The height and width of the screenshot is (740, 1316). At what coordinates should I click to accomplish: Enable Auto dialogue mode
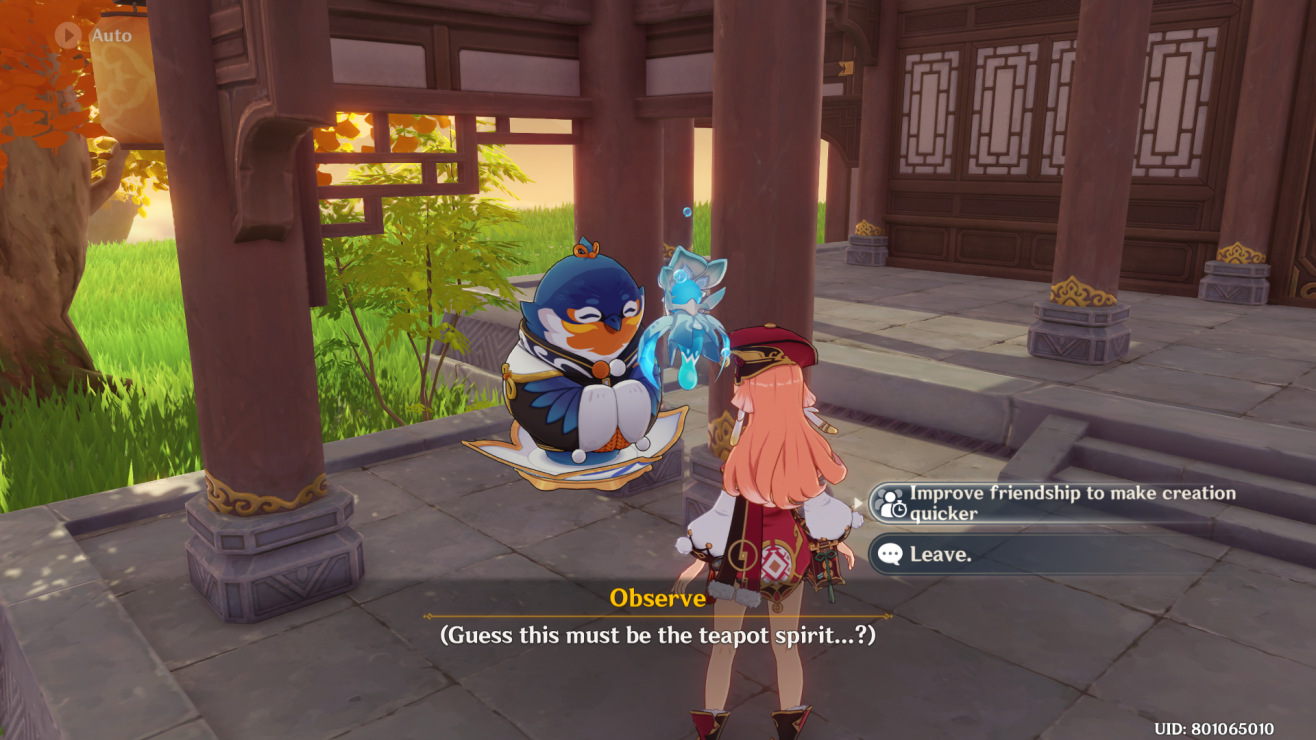66,35
